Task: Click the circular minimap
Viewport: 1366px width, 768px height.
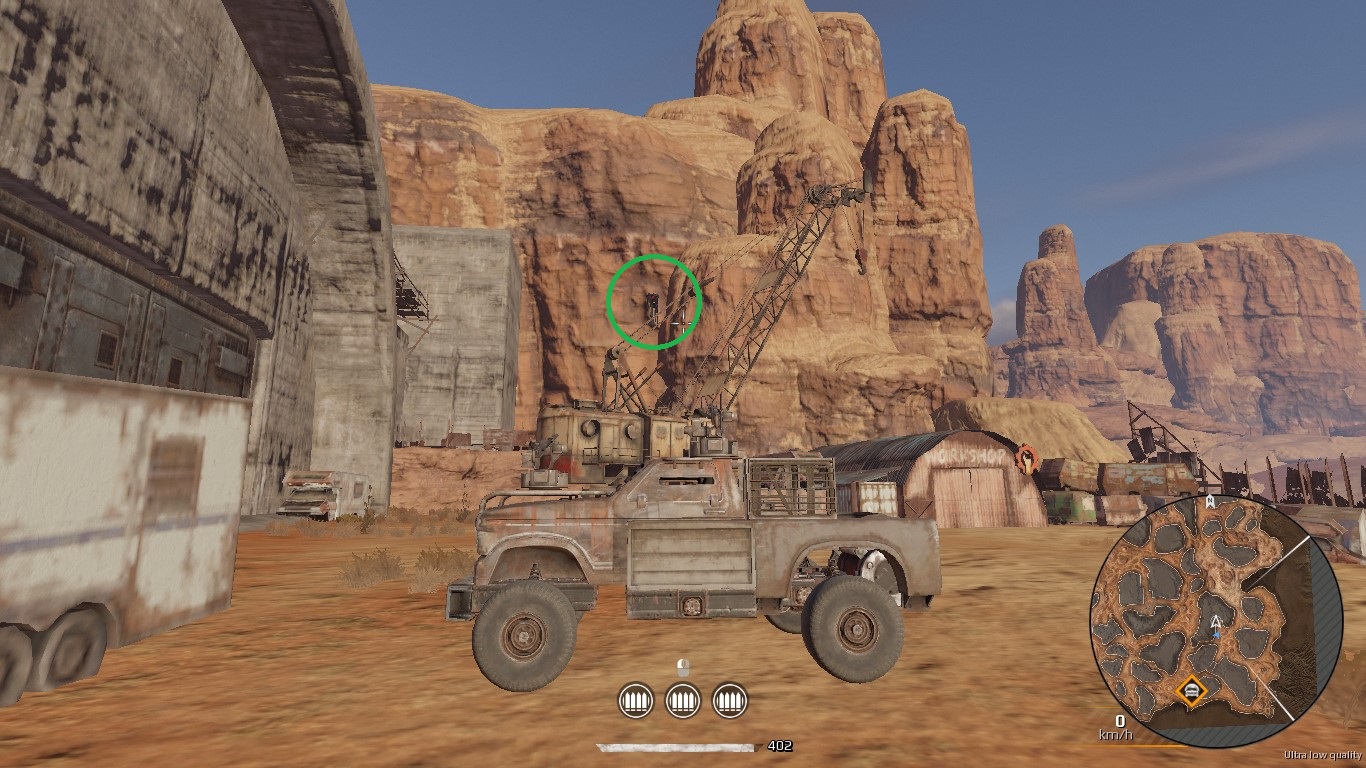Action: click(x=1216, y=620)
